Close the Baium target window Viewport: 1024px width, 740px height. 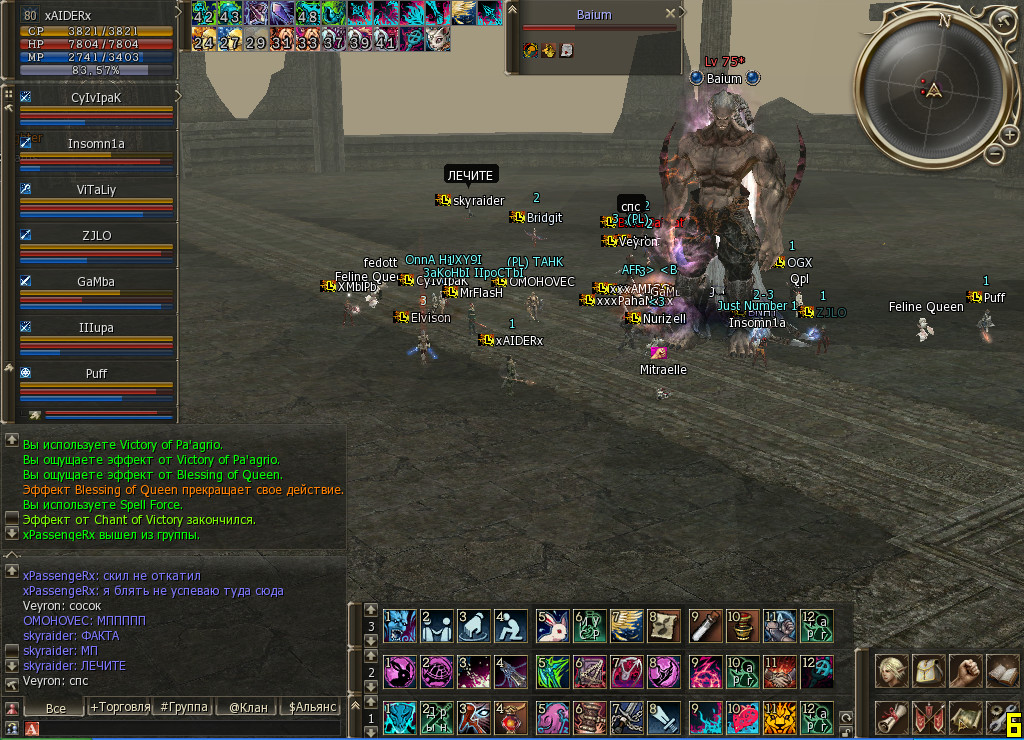pyautogui.click(x=671, y=13)
